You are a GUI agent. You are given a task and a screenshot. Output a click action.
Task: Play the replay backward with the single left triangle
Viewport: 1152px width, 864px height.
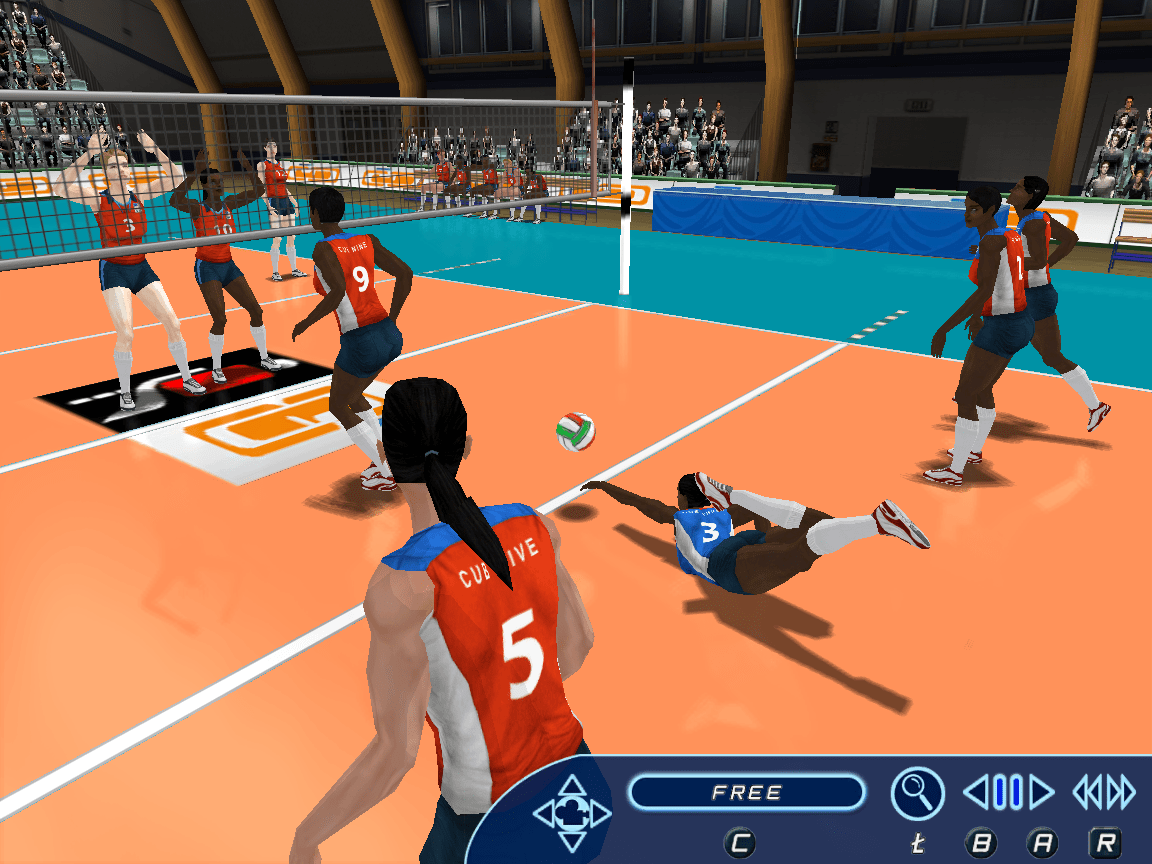tap(977, 793)
